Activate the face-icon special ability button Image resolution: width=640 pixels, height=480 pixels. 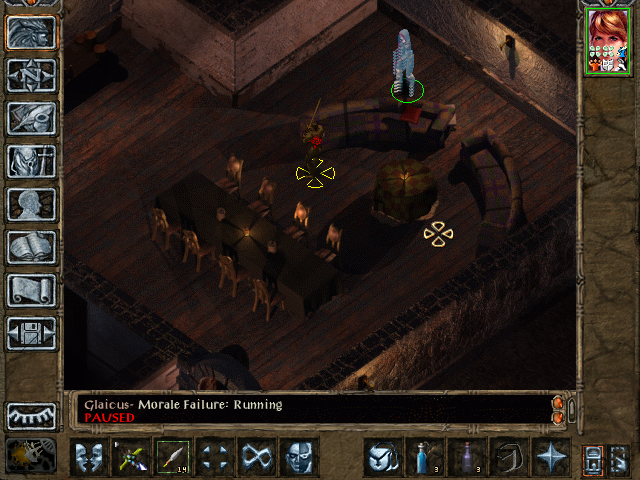pos(298,458)
